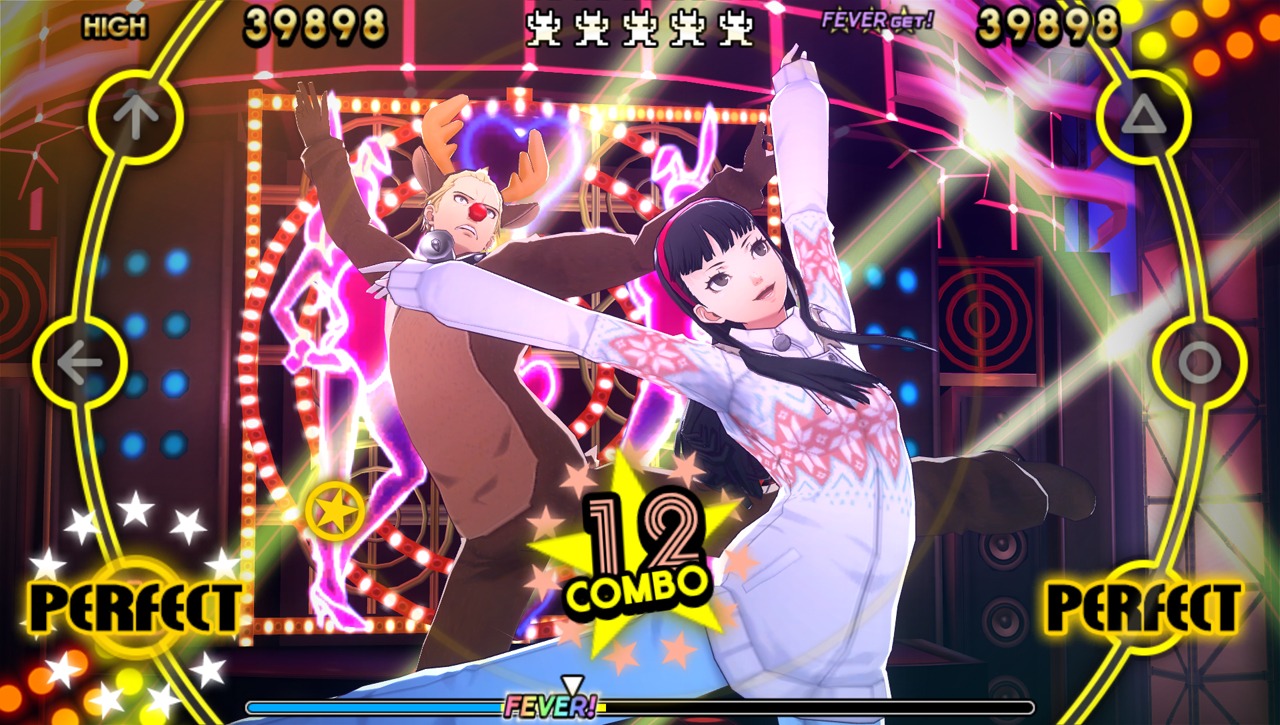The height and width of the screenshot is (725, 1280).
Task: Hit the left arrow note target
Action: coord(80,364)
